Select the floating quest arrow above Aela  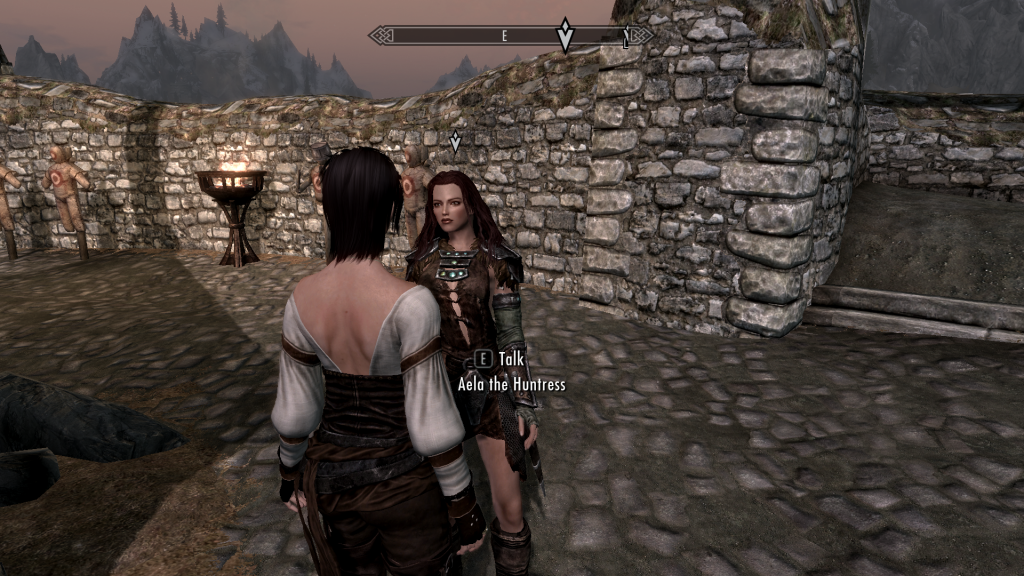[456, 142]
